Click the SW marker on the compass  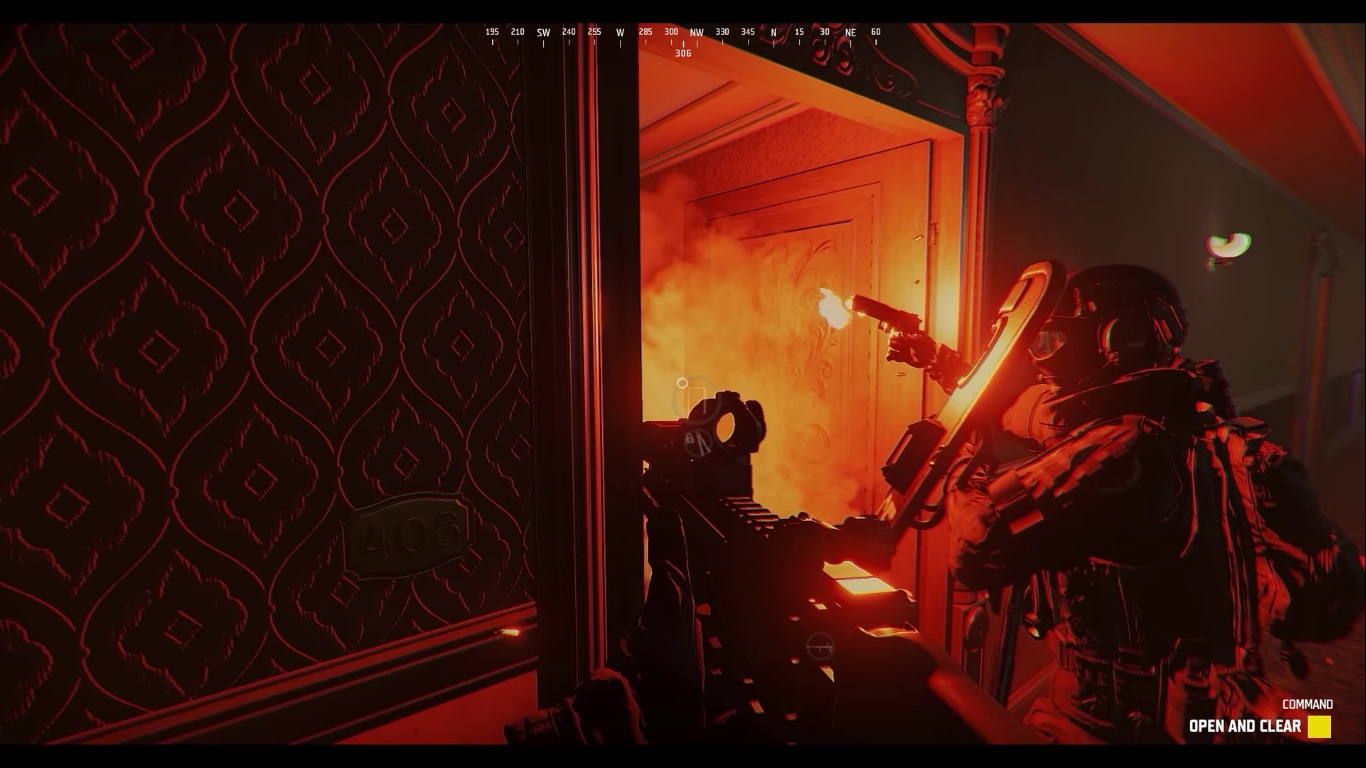(542, 32)
